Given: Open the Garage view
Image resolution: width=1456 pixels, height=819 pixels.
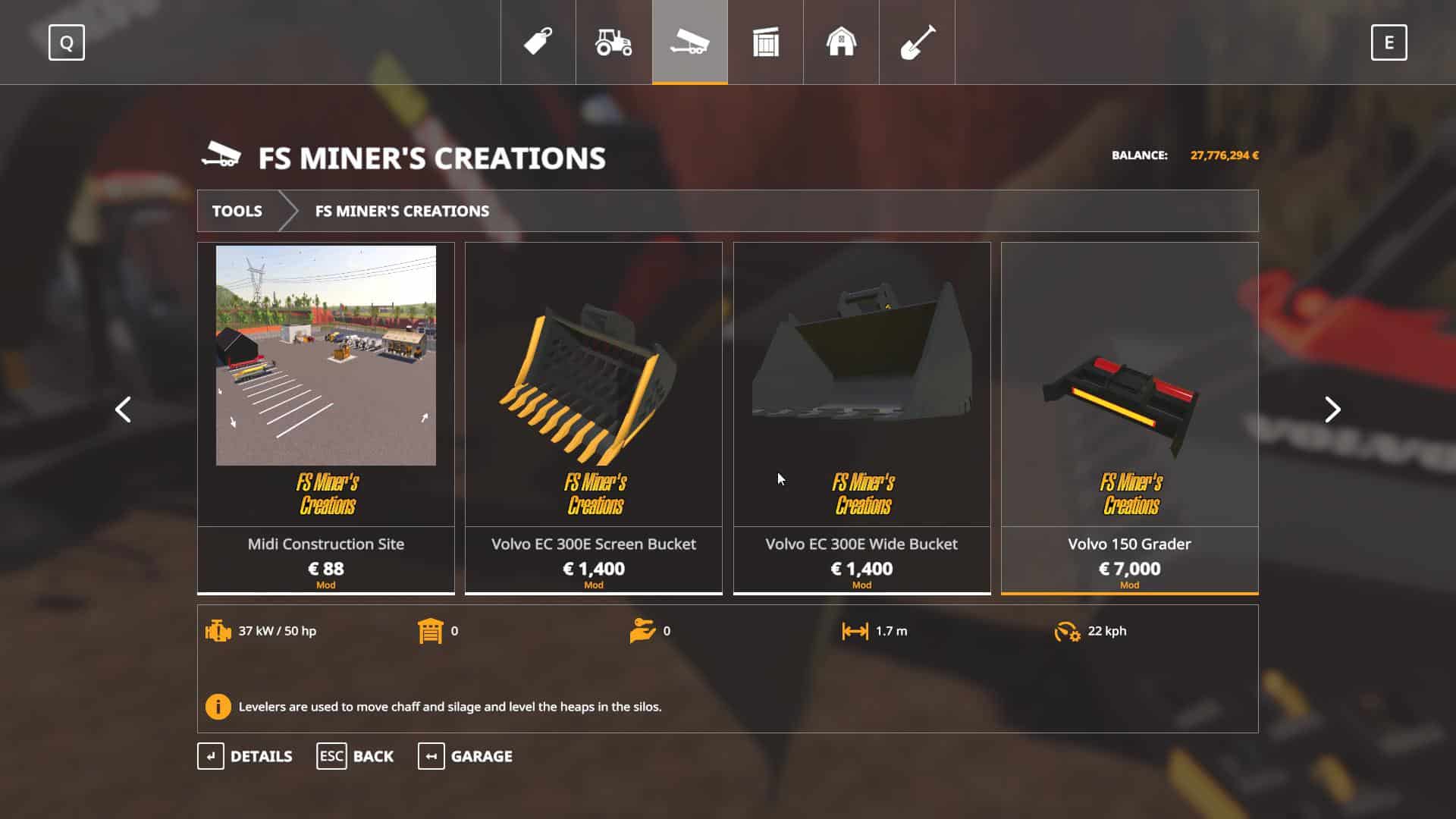Looking at the screenshot, I should [x=465, y=756].
